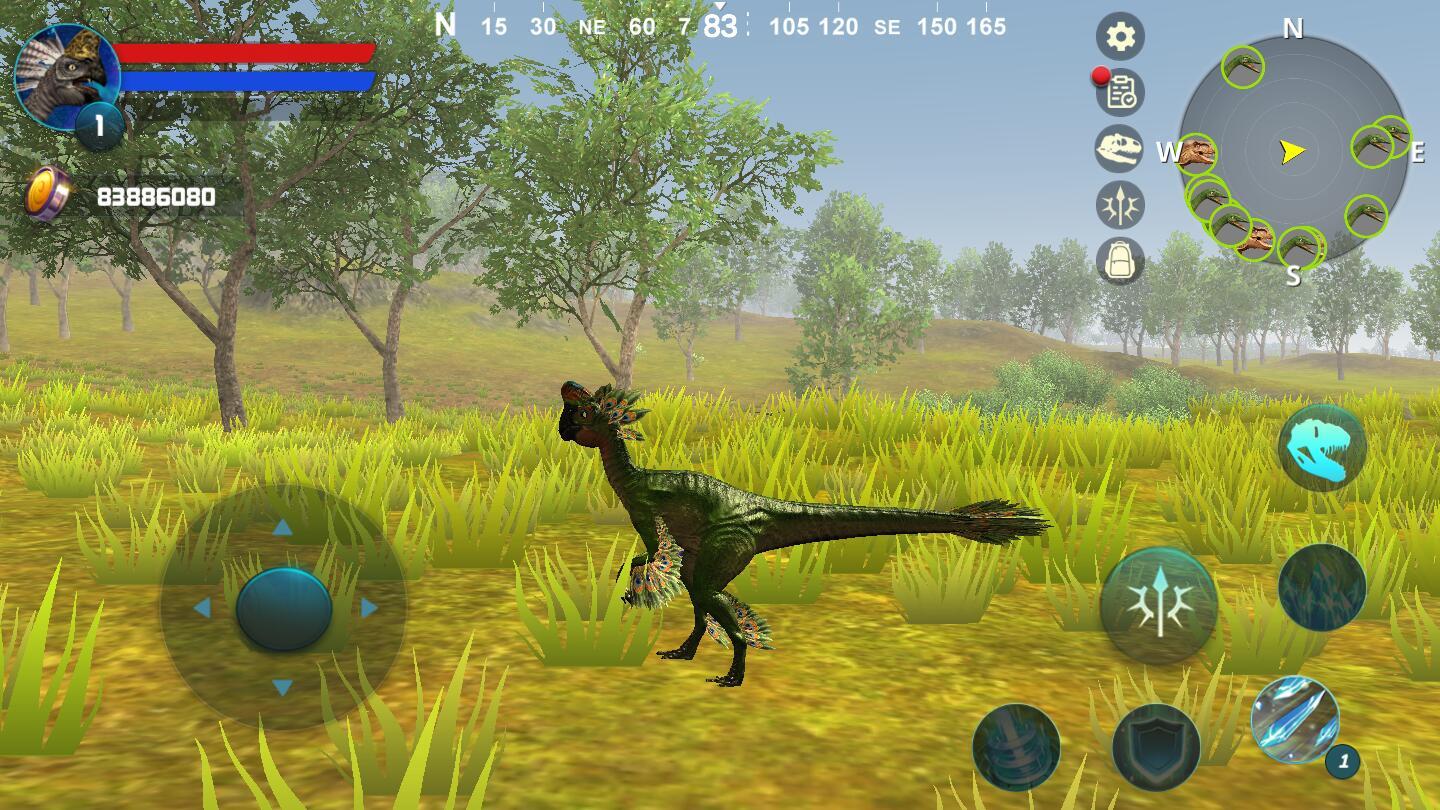
Task: Tap the virtual joystick center knob
Action: [284, 608]
